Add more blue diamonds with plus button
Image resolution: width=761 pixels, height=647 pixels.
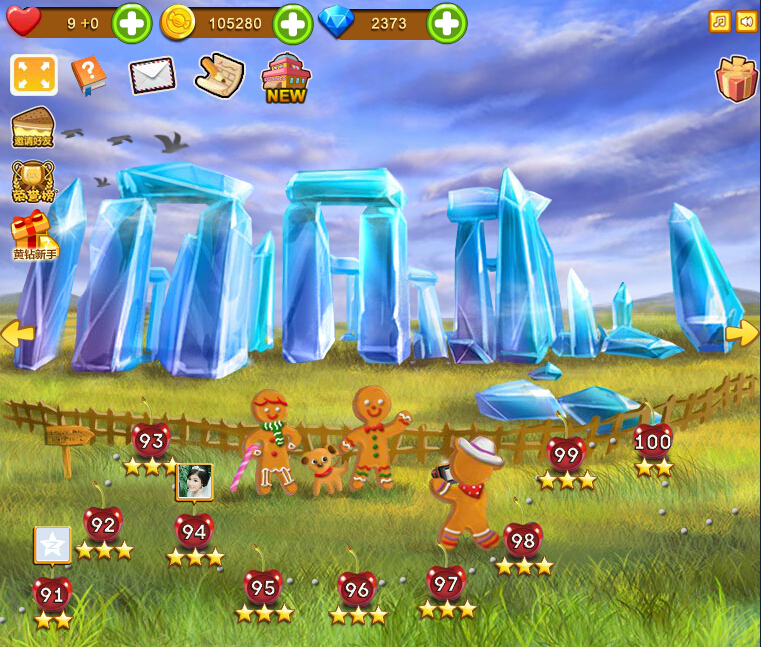447,22
